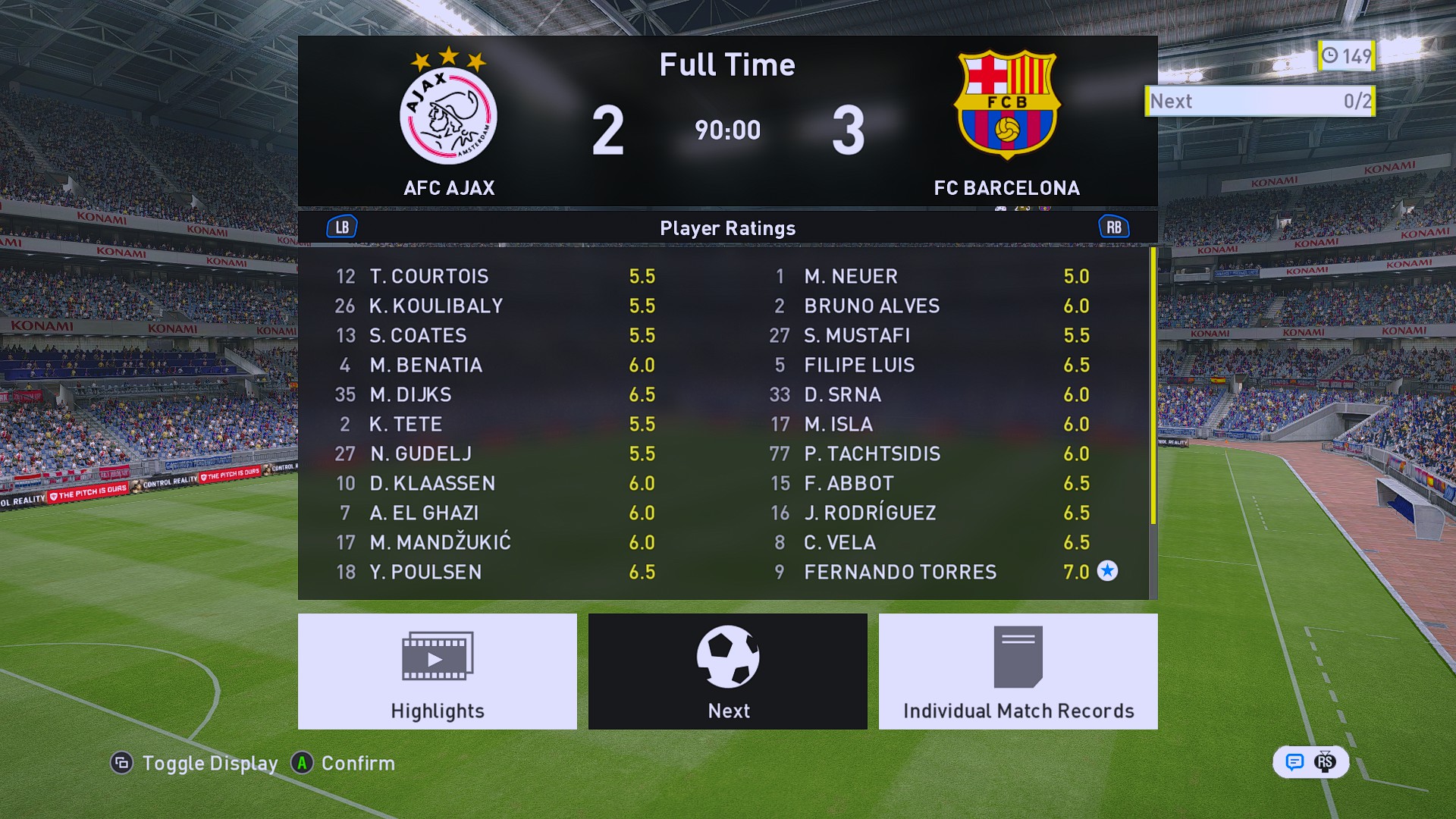Pick Y. Poulsen from Ajax ratings
Viewport: 1456px width, 819px height.
(x=425, y=572)
